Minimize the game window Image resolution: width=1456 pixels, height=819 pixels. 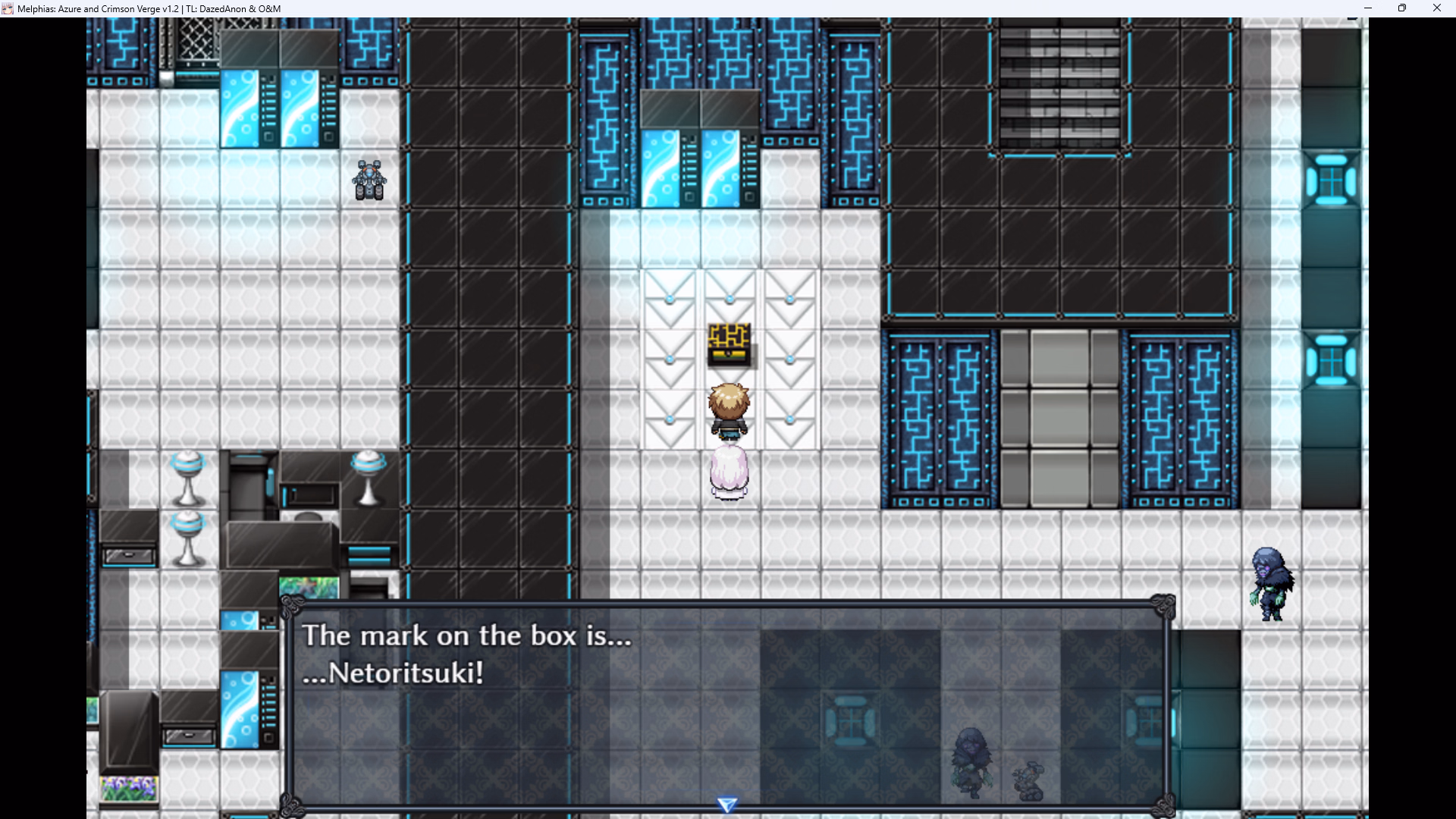click(1368, 8)
